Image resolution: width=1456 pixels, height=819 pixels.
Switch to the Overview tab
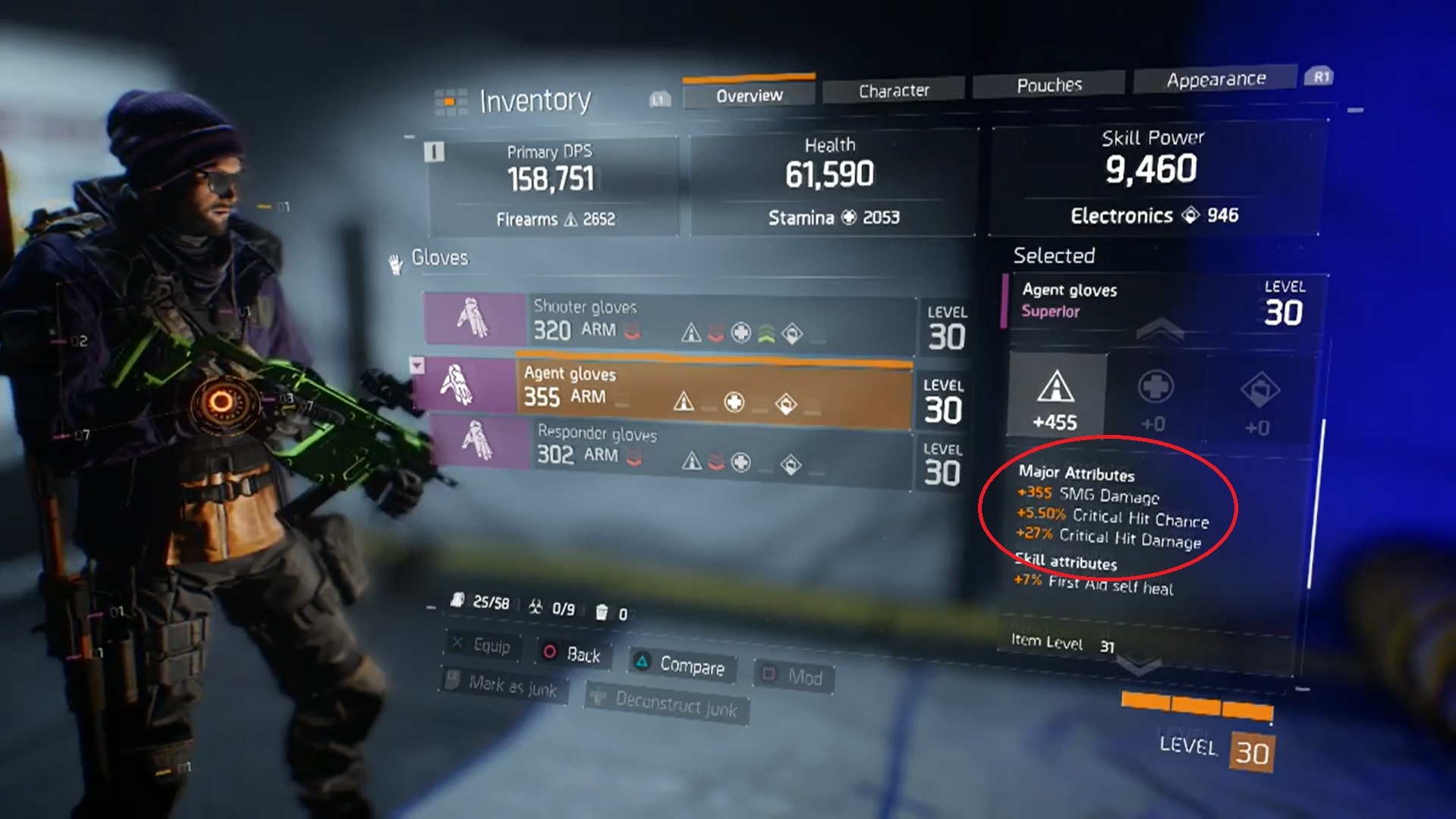click(749, 96)
